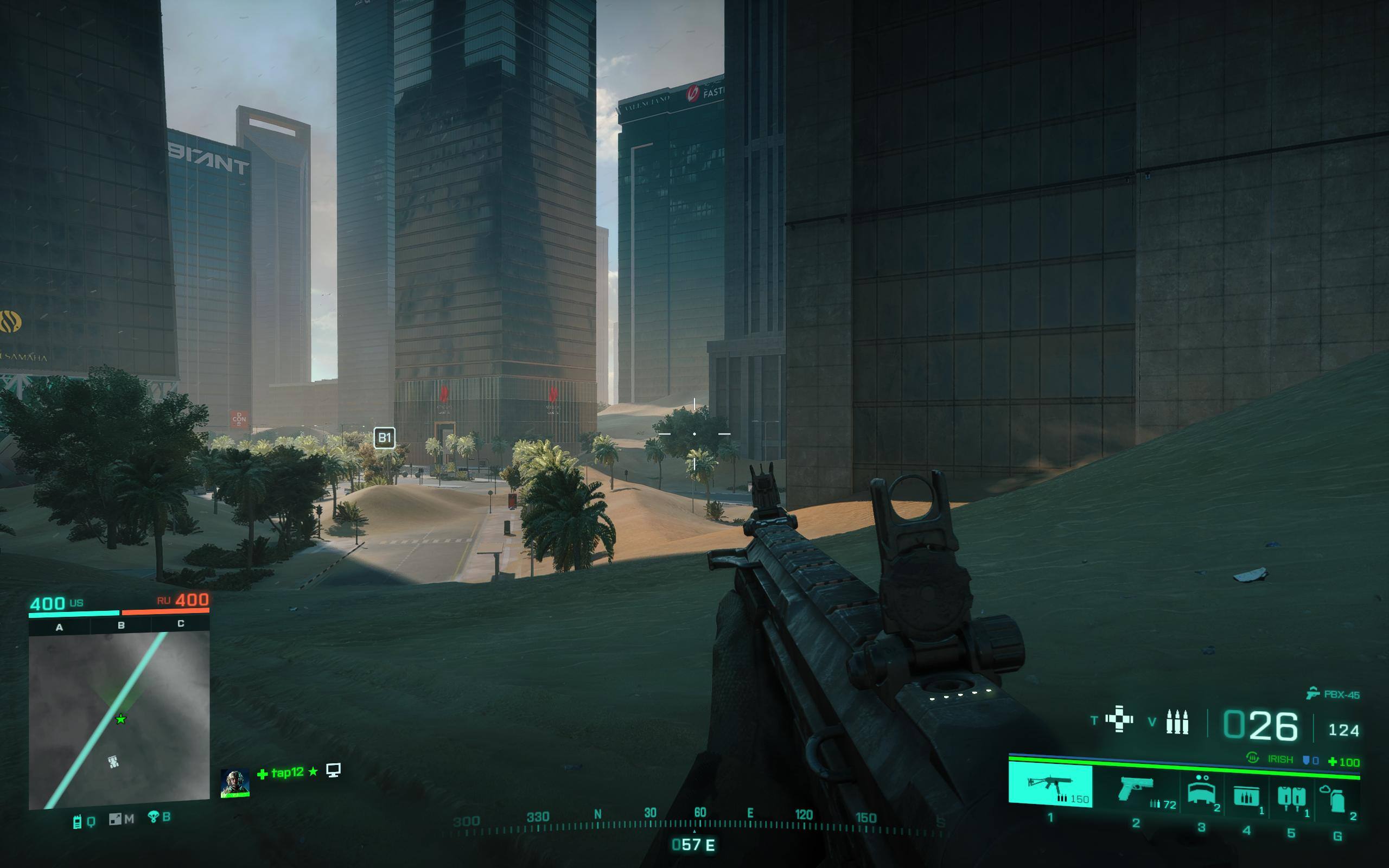Choose the deployable cover gadget slot
The image size is (1389, 868).
coord(1201,790)
